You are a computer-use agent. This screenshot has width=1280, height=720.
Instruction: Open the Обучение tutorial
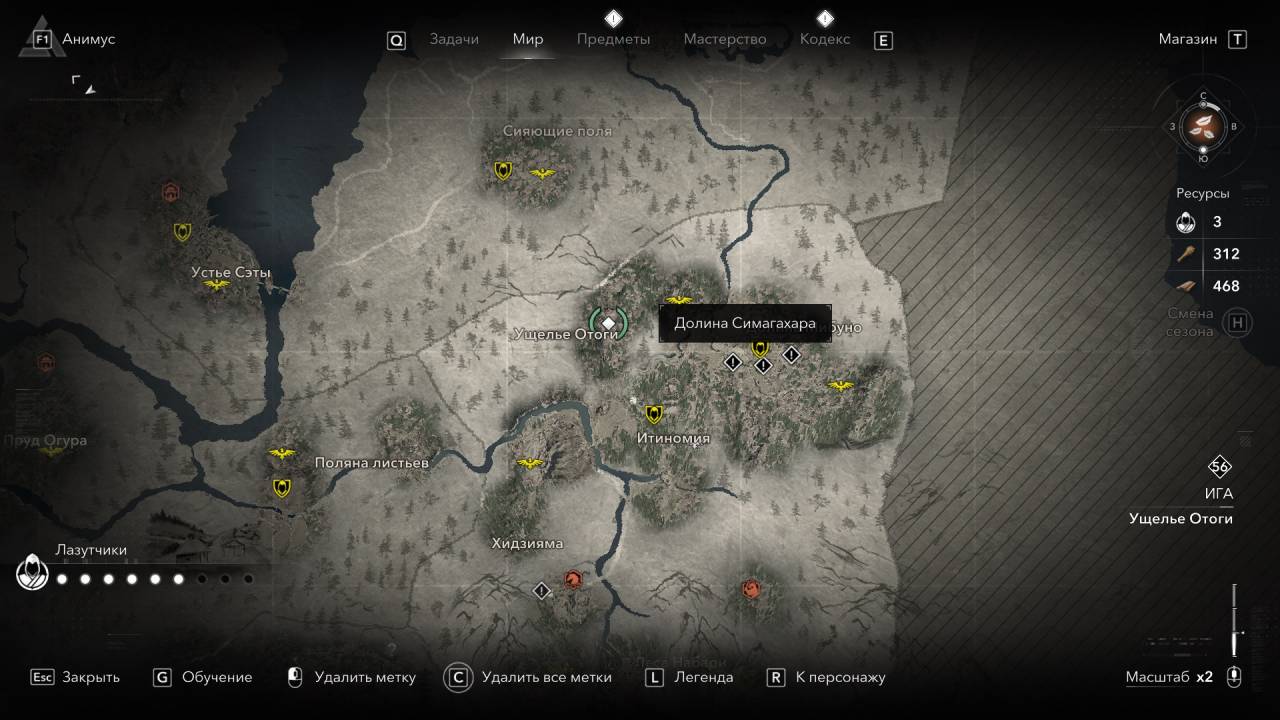[203, 677]
